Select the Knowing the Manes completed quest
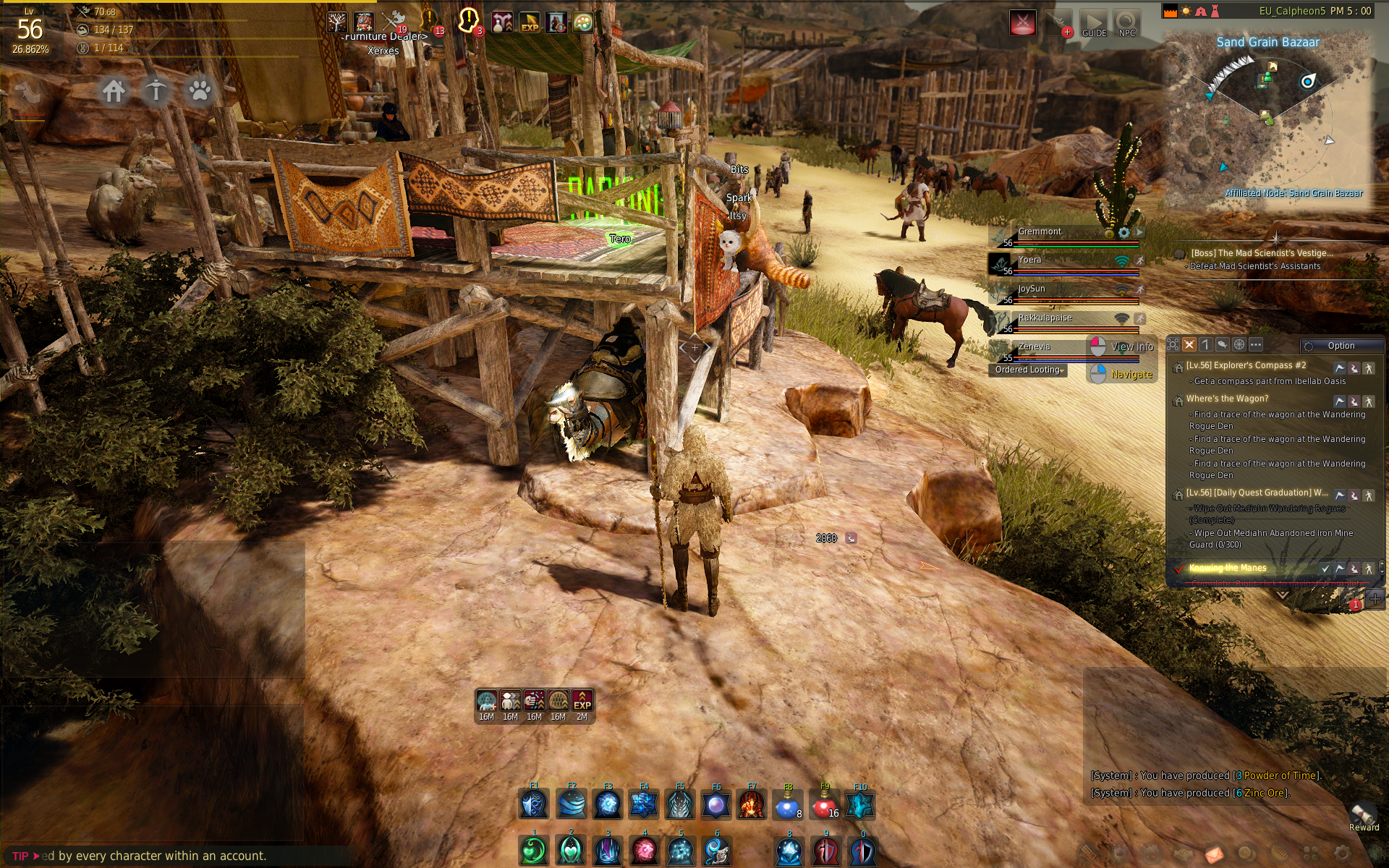 [1228, 568]
